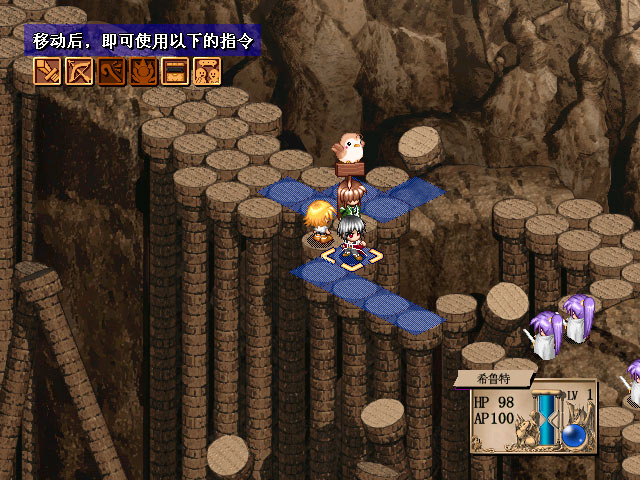Viewport: 640px width, 480px height.
Task: Click the blue hourglass in status panel
Action: point(547,418)
